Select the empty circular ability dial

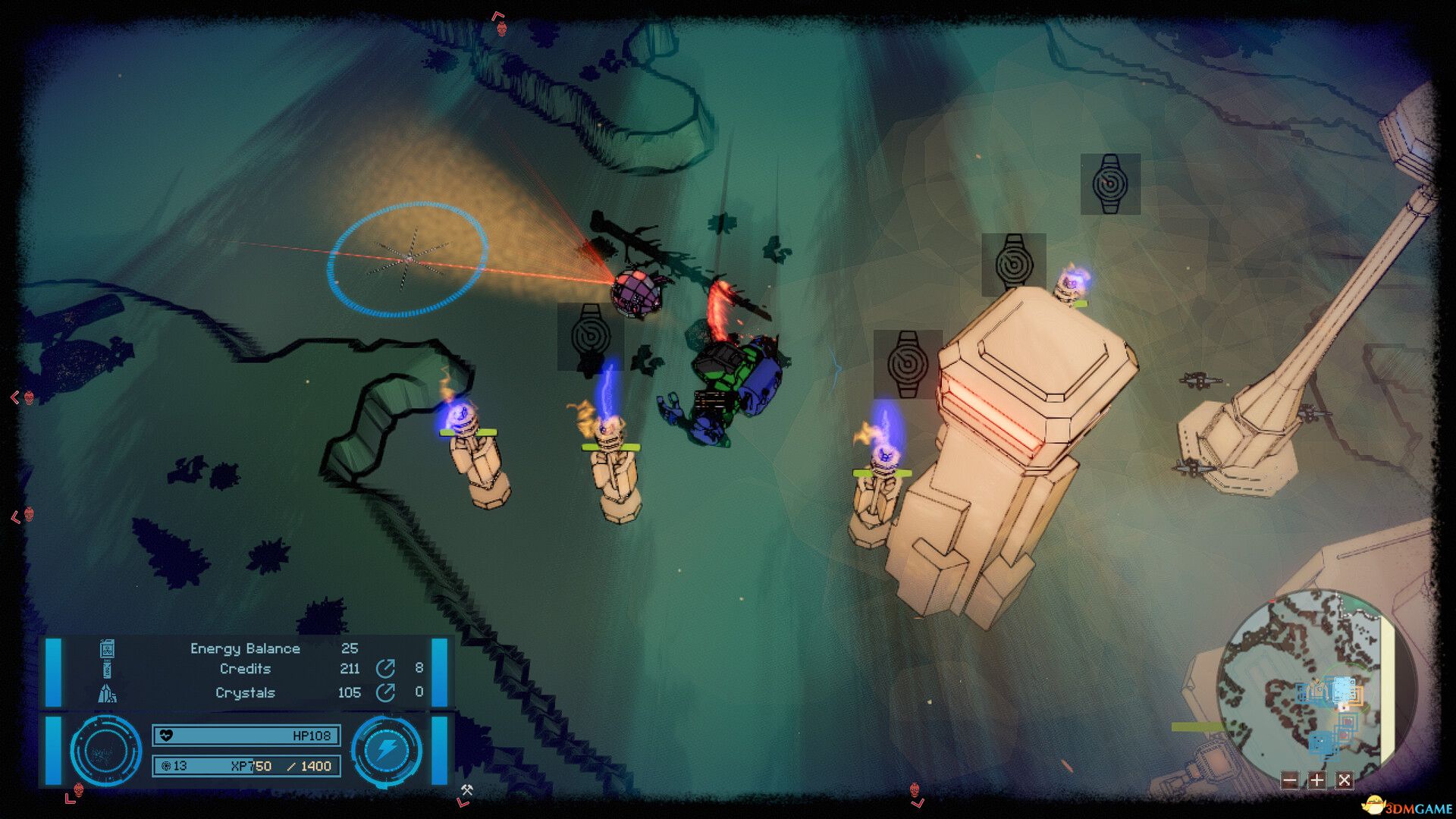tap(105, 750)
